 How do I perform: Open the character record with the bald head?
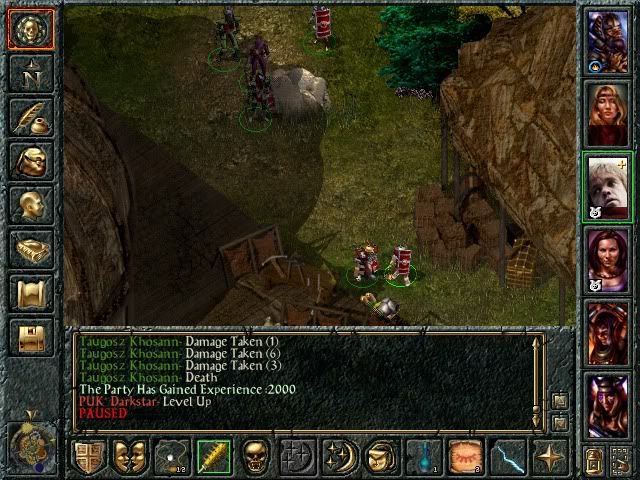30,204
